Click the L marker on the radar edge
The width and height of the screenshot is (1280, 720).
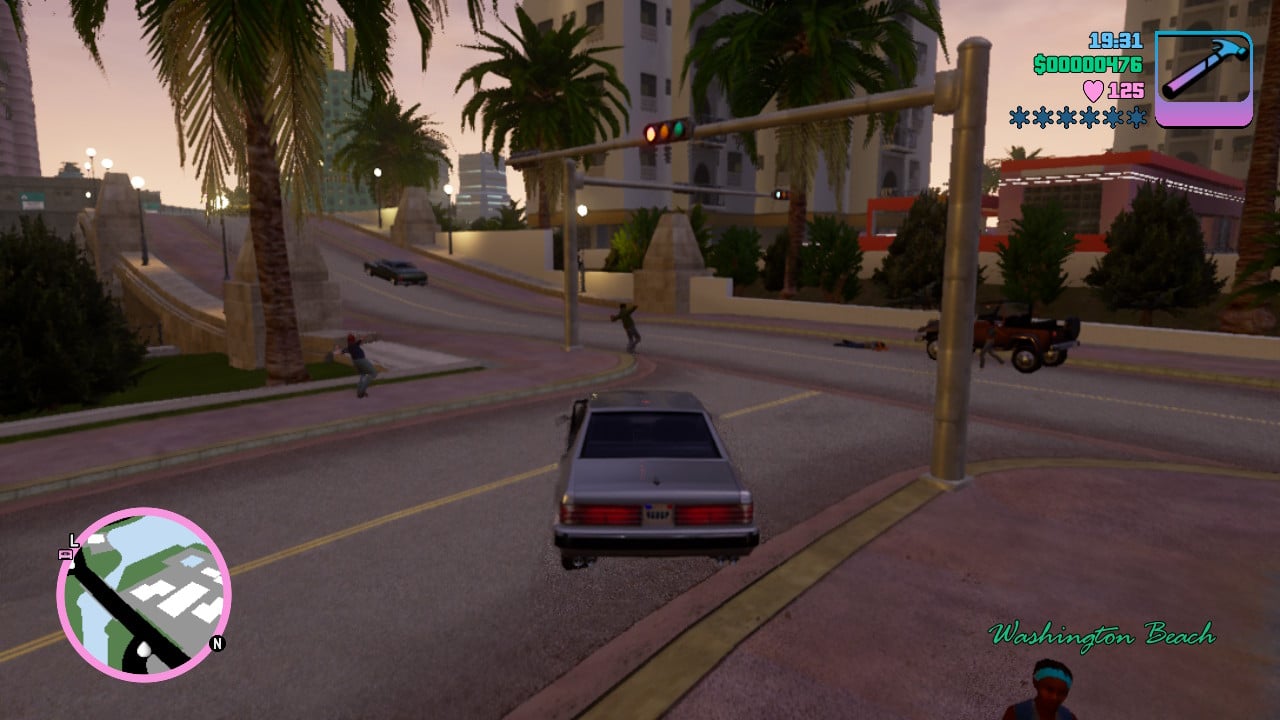73,539
